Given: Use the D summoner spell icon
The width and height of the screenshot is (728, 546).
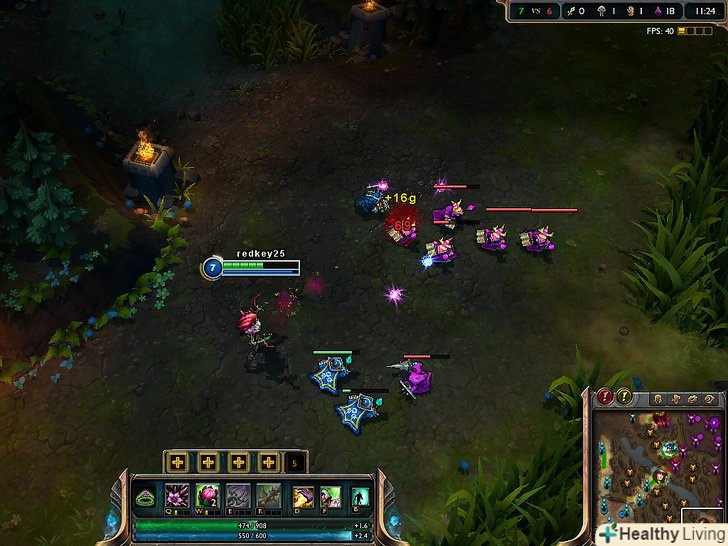Looking at the screenshot, I should coord(303,496).
